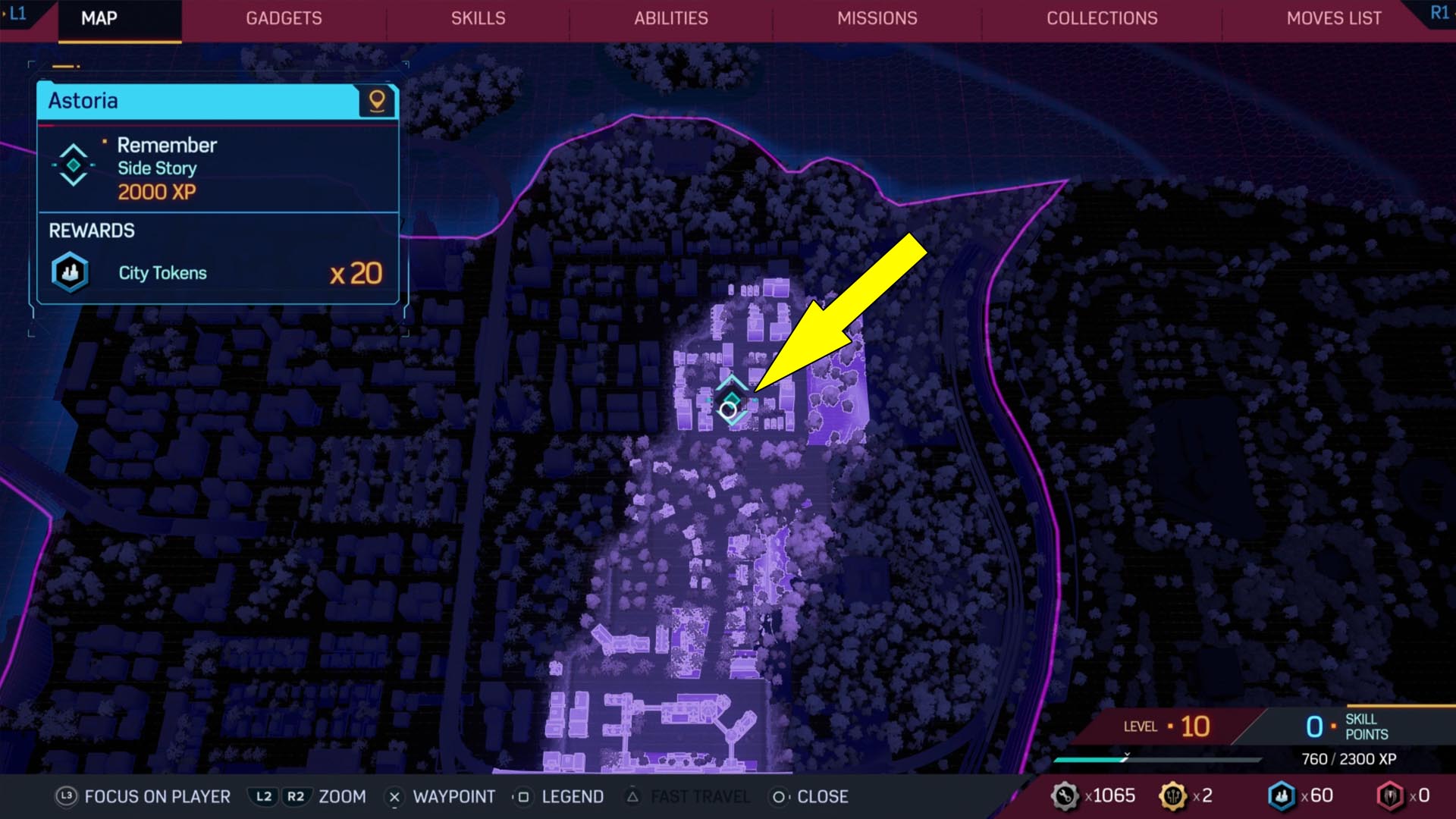Switch to the MISSIONS tab
The image size is (1456, 819).
point(877,19)
